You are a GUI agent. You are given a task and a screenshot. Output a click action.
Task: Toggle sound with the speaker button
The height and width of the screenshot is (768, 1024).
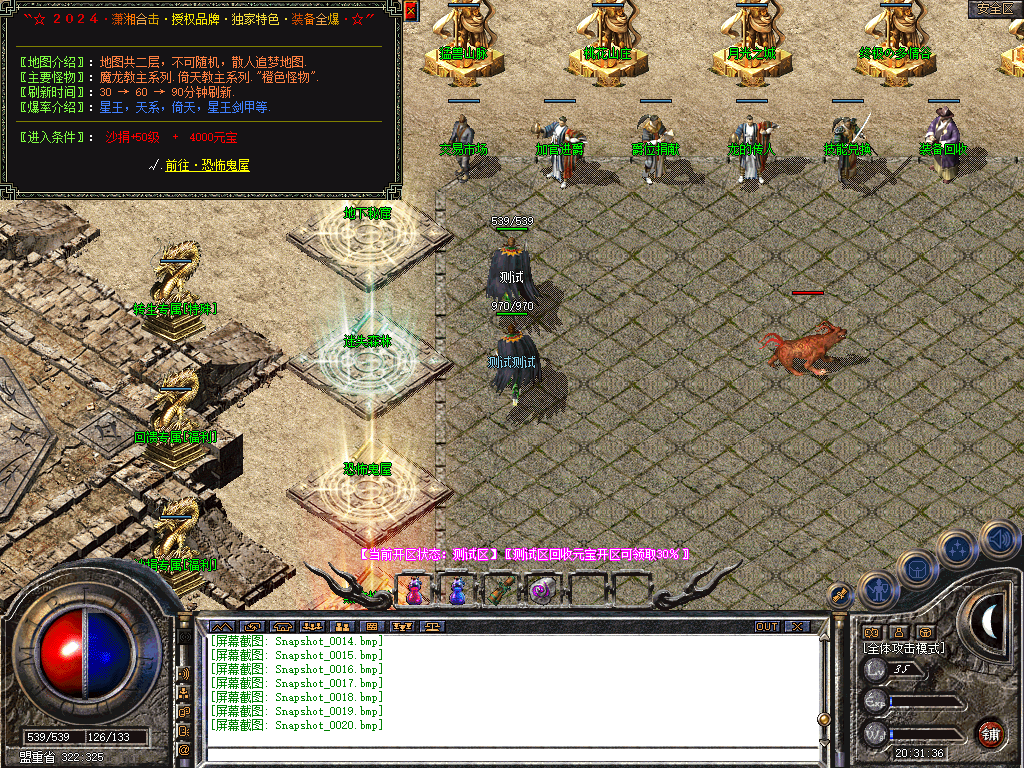click(x=999, y=540)
